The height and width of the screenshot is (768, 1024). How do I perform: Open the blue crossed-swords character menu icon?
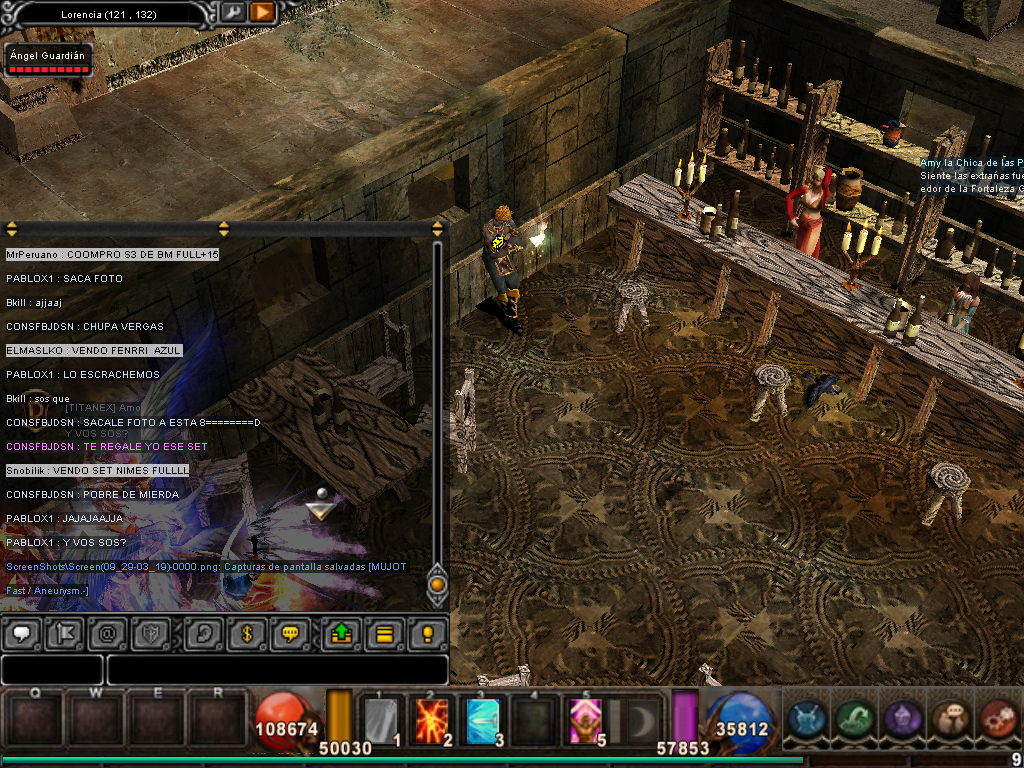coord(807,718)
